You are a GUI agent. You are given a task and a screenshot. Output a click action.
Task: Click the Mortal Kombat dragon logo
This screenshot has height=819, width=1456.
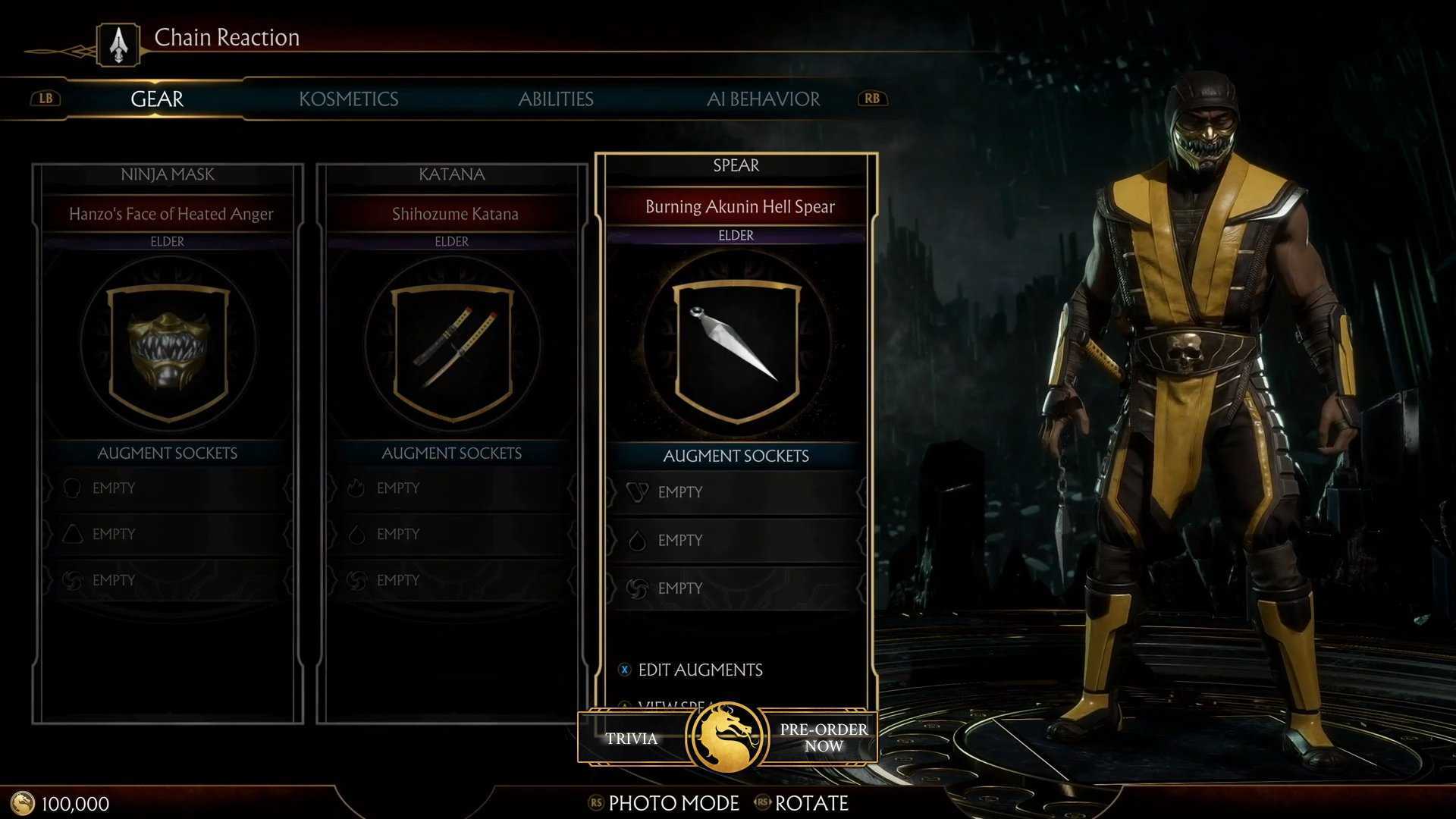727,737
